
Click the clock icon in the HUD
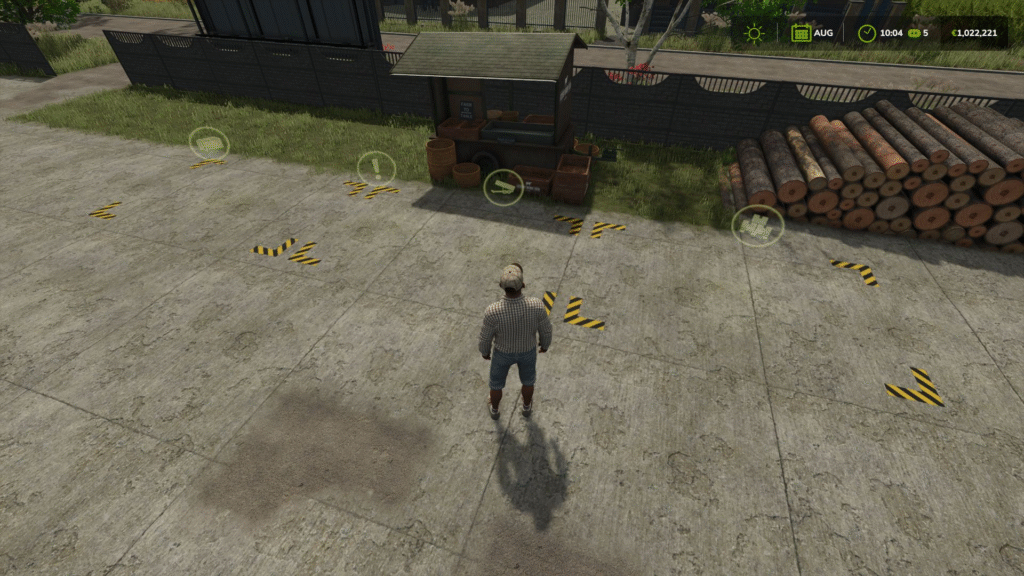pos(866,33)
